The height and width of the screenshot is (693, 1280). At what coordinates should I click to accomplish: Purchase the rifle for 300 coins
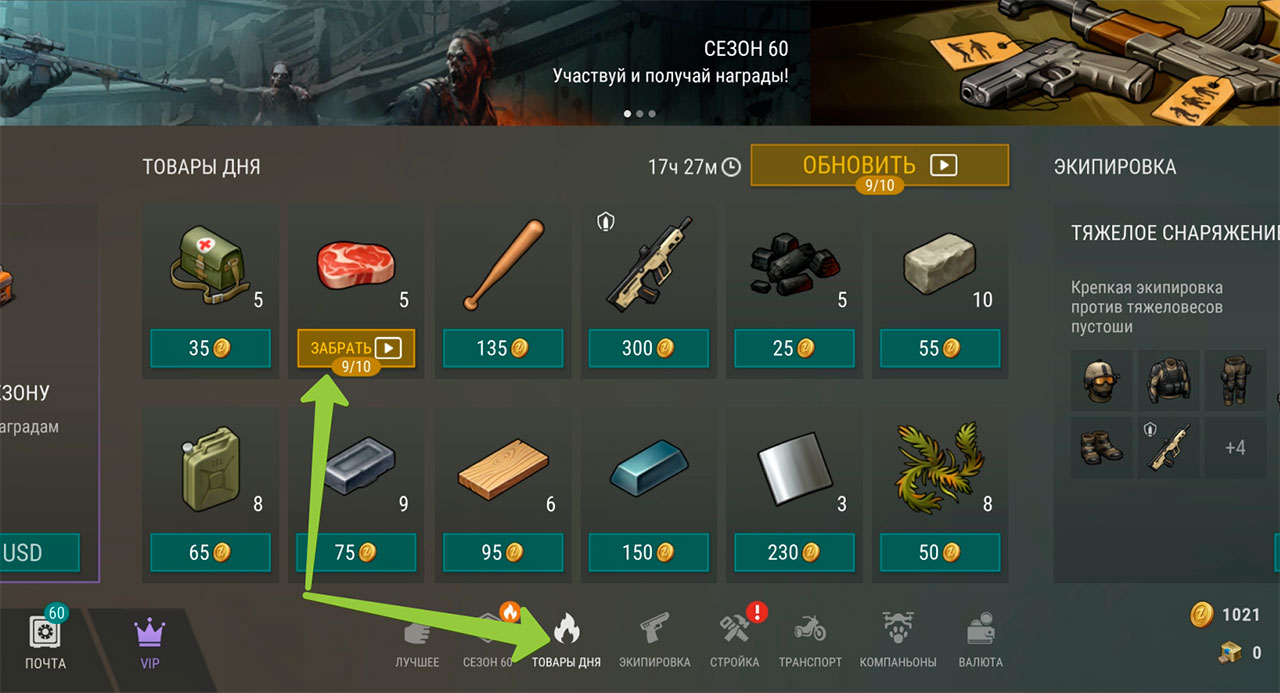pyautogui.click(x=648, y=348)
